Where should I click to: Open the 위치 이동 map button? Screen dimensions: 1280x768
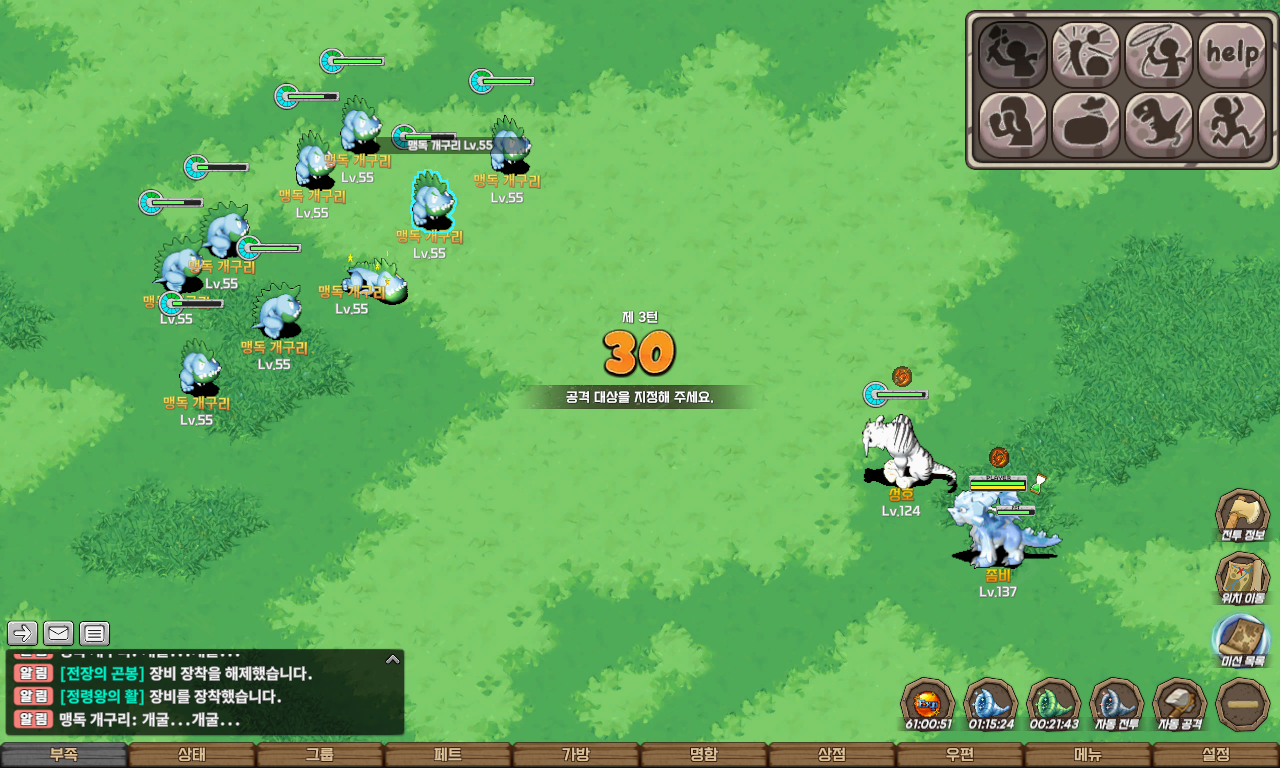click(1242, 579)
